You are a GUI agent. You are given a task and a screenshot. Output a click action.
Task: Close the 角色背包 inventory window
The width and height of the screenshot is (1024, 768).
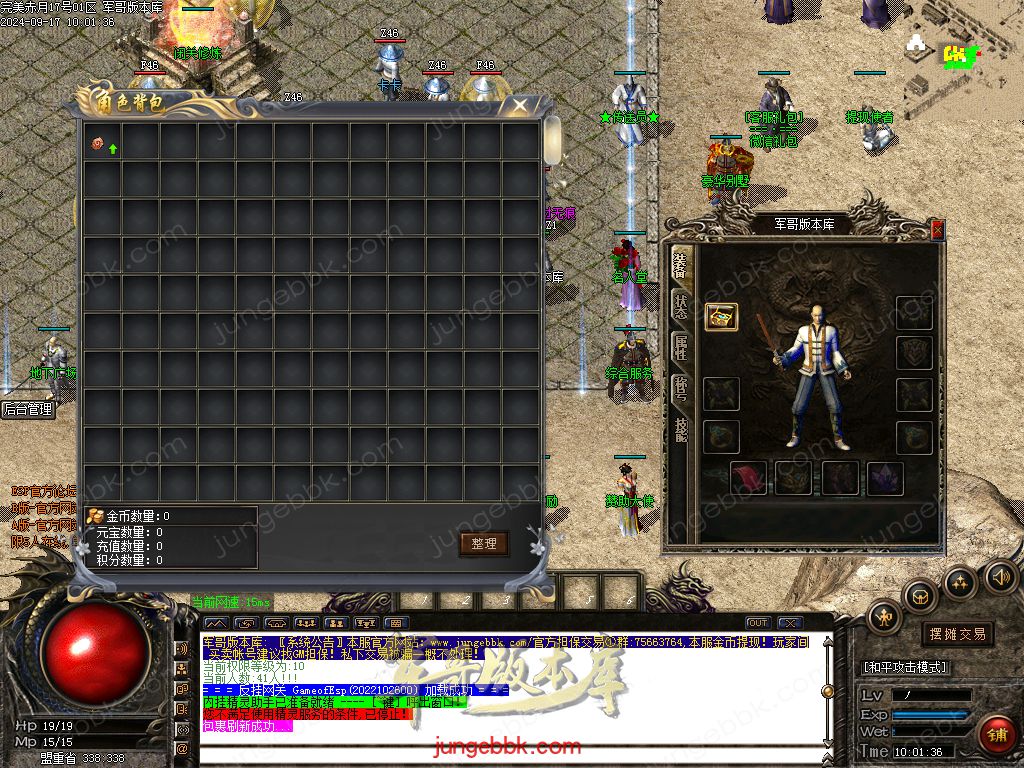520,104
